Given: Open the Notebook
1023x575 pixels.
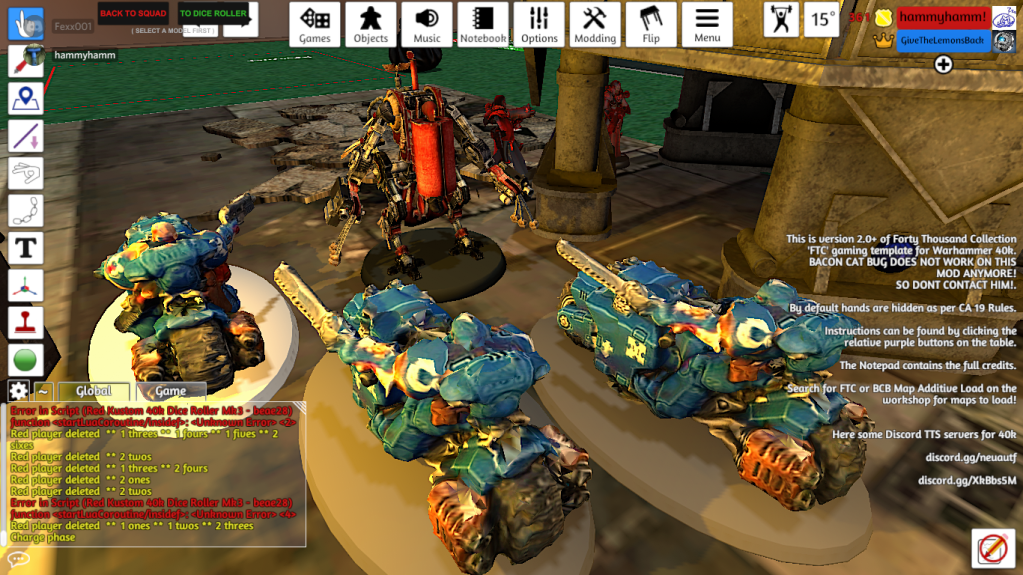Looking at the screenshot, I should coord(483,25).
